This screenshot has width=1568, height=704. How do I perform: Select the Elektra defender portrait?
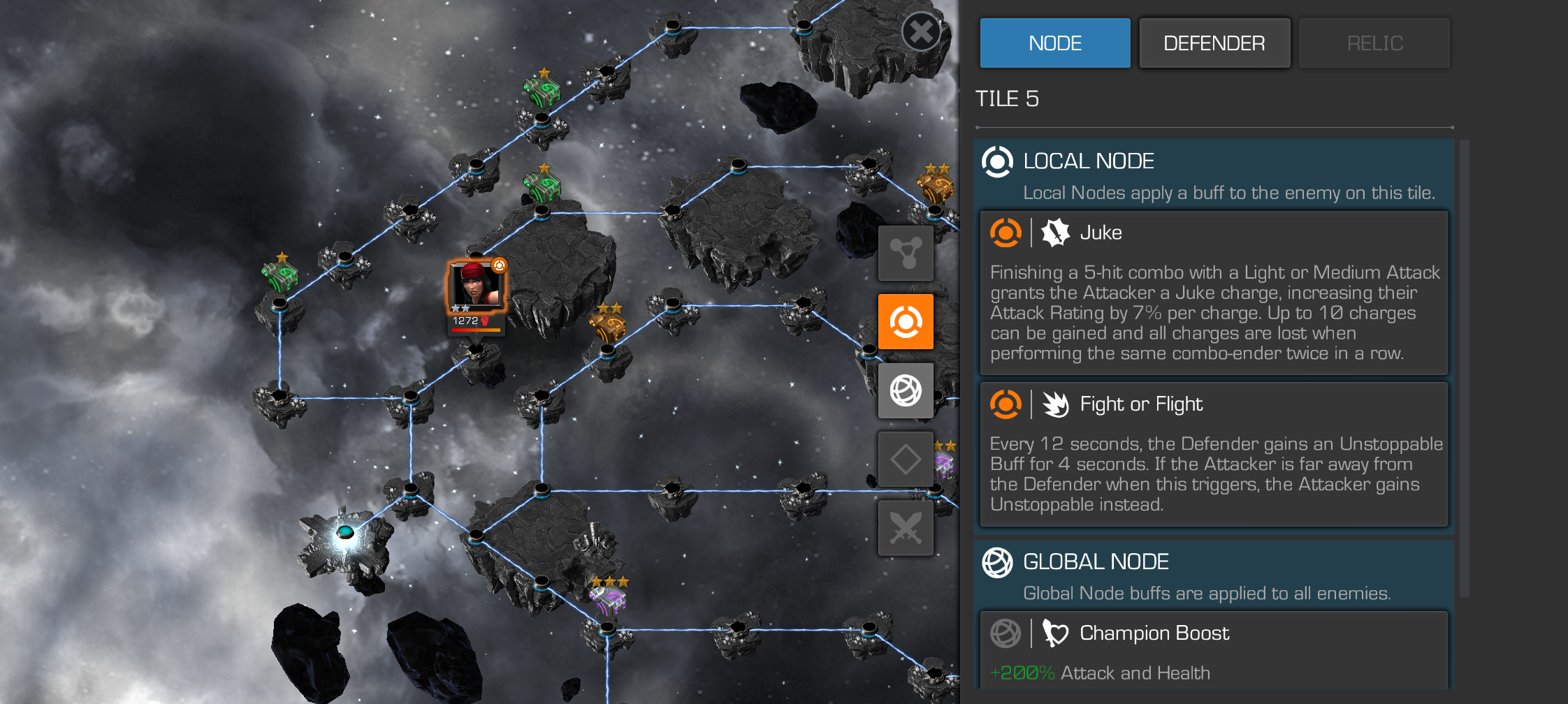477,286
